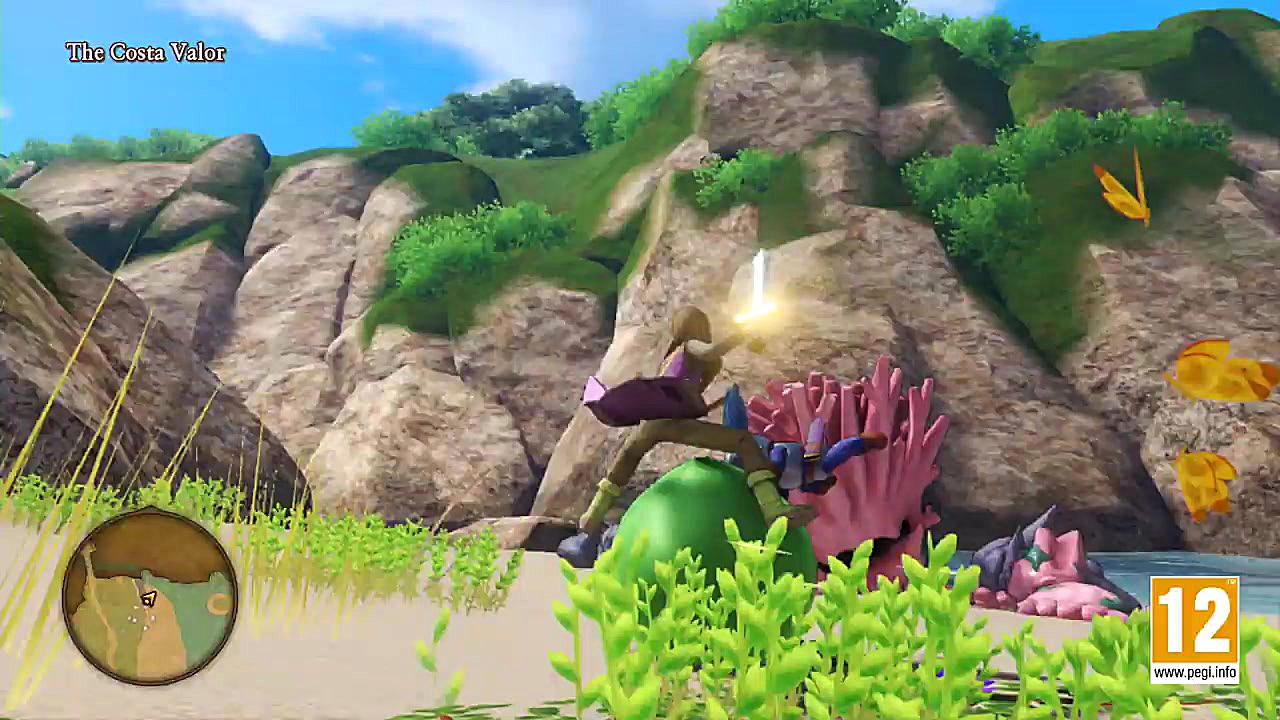The height and width of the screenshot is (720, 1280).
Task: Click the white quest dots on the minimap
Action: click(136, 618)
